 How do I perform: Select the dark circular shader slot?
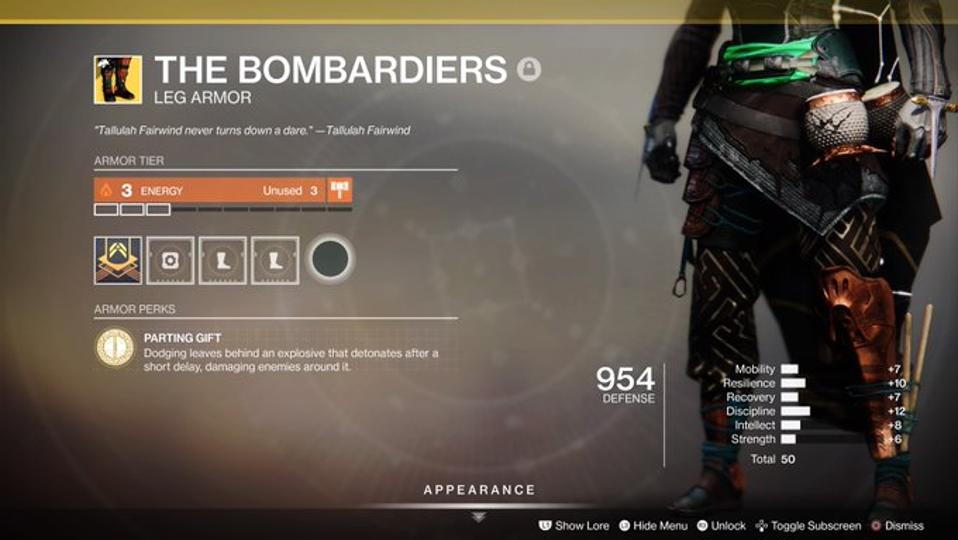click(x=330, y=260)
